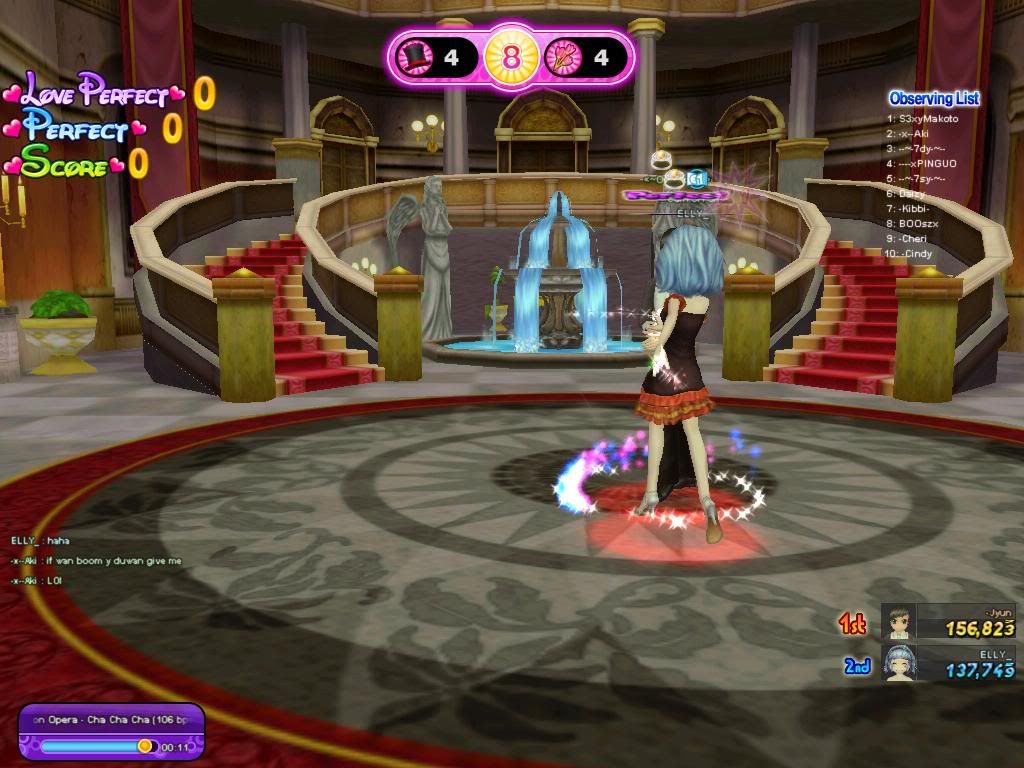Viewport: 1024px width, 768px height.
Task: Click the top hat team icon
Action: (415, 57)
